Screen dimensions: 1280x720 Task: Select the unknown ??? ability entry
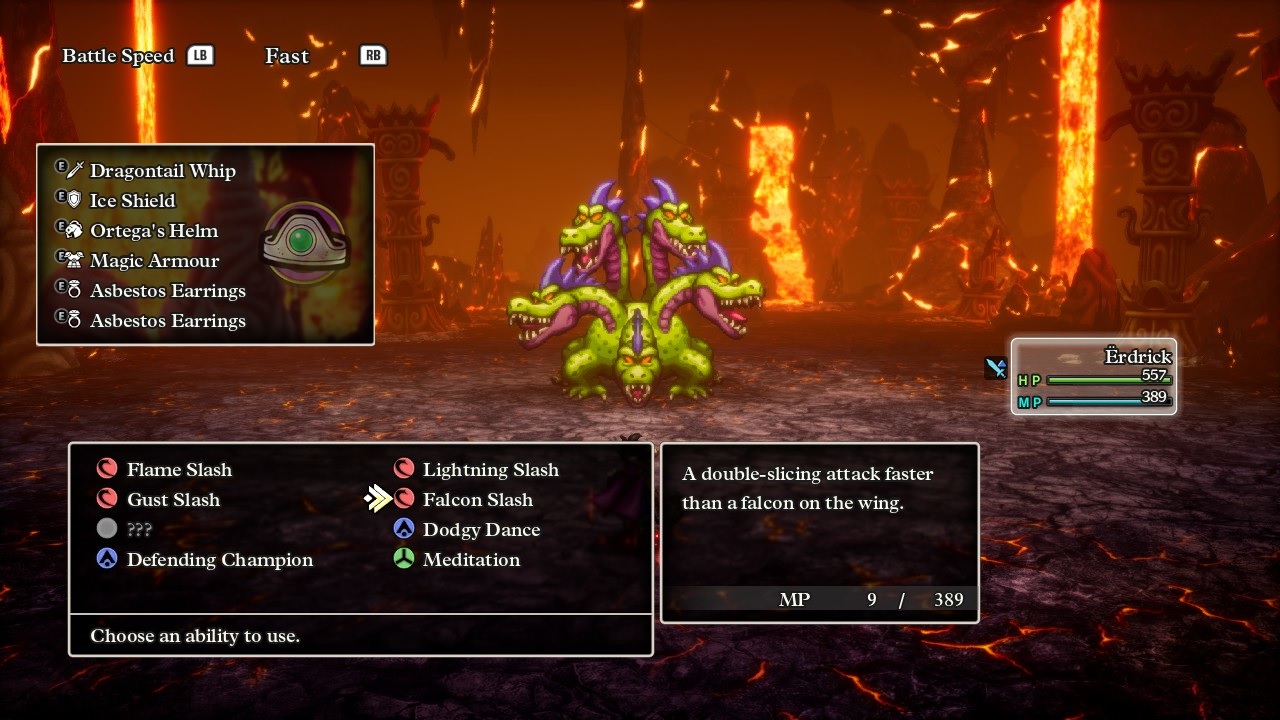pos(138,530)
